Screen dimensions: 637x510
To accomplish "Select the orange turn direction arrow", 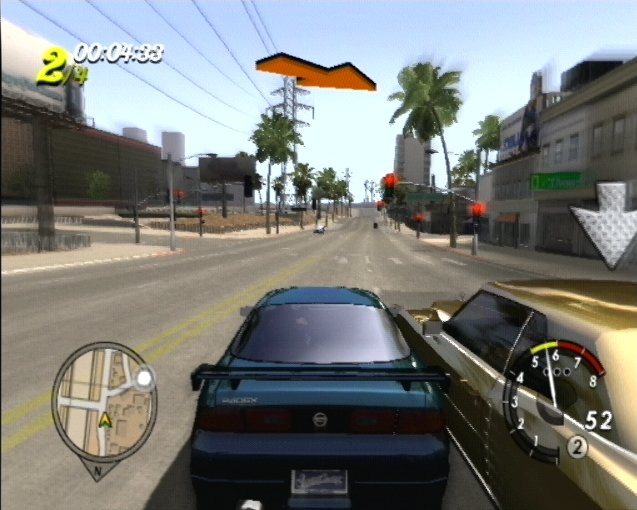I will (x=315, y=70).
